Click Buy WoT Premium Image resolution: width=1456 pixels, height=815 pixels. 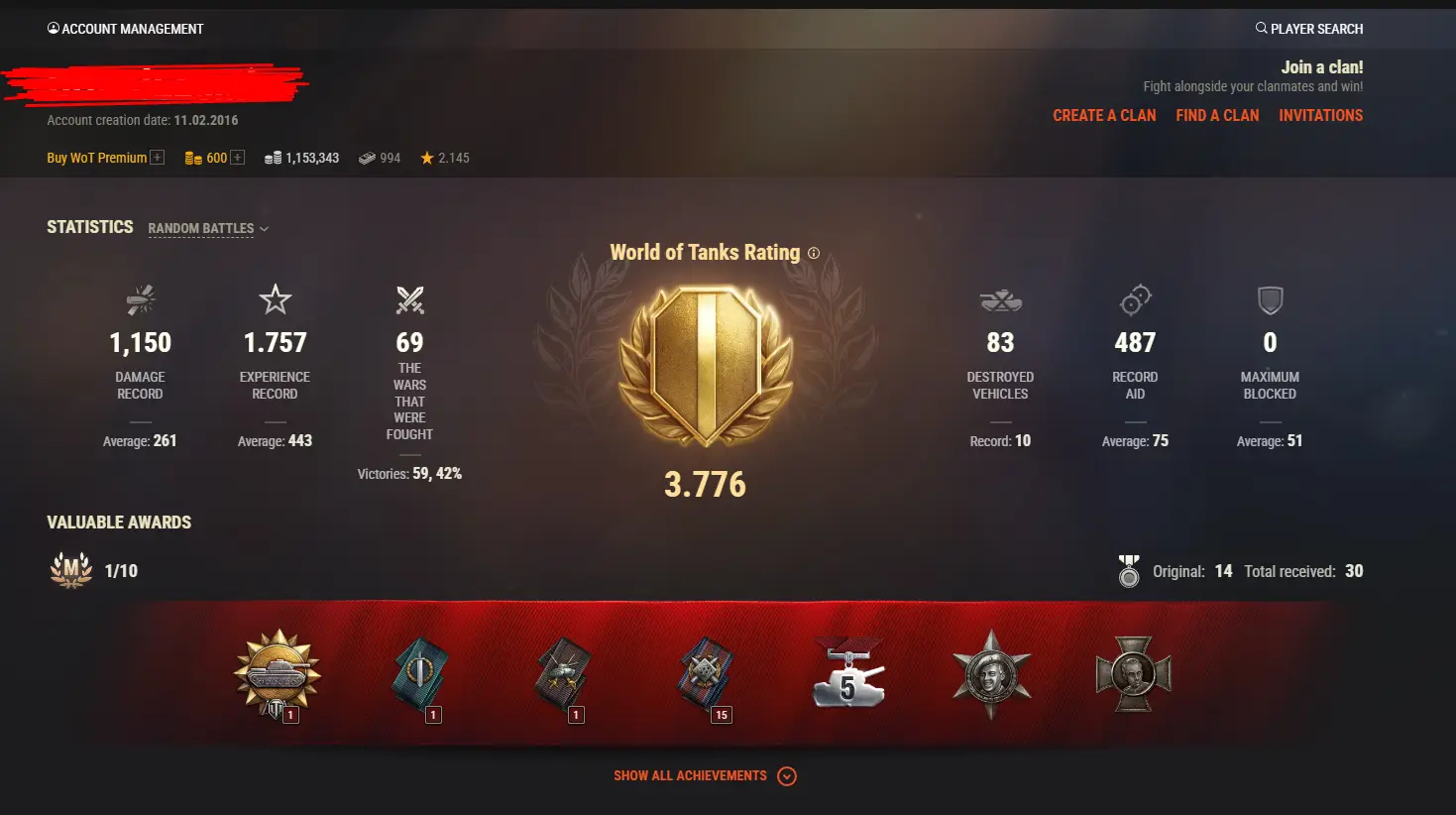click(96, 157)
